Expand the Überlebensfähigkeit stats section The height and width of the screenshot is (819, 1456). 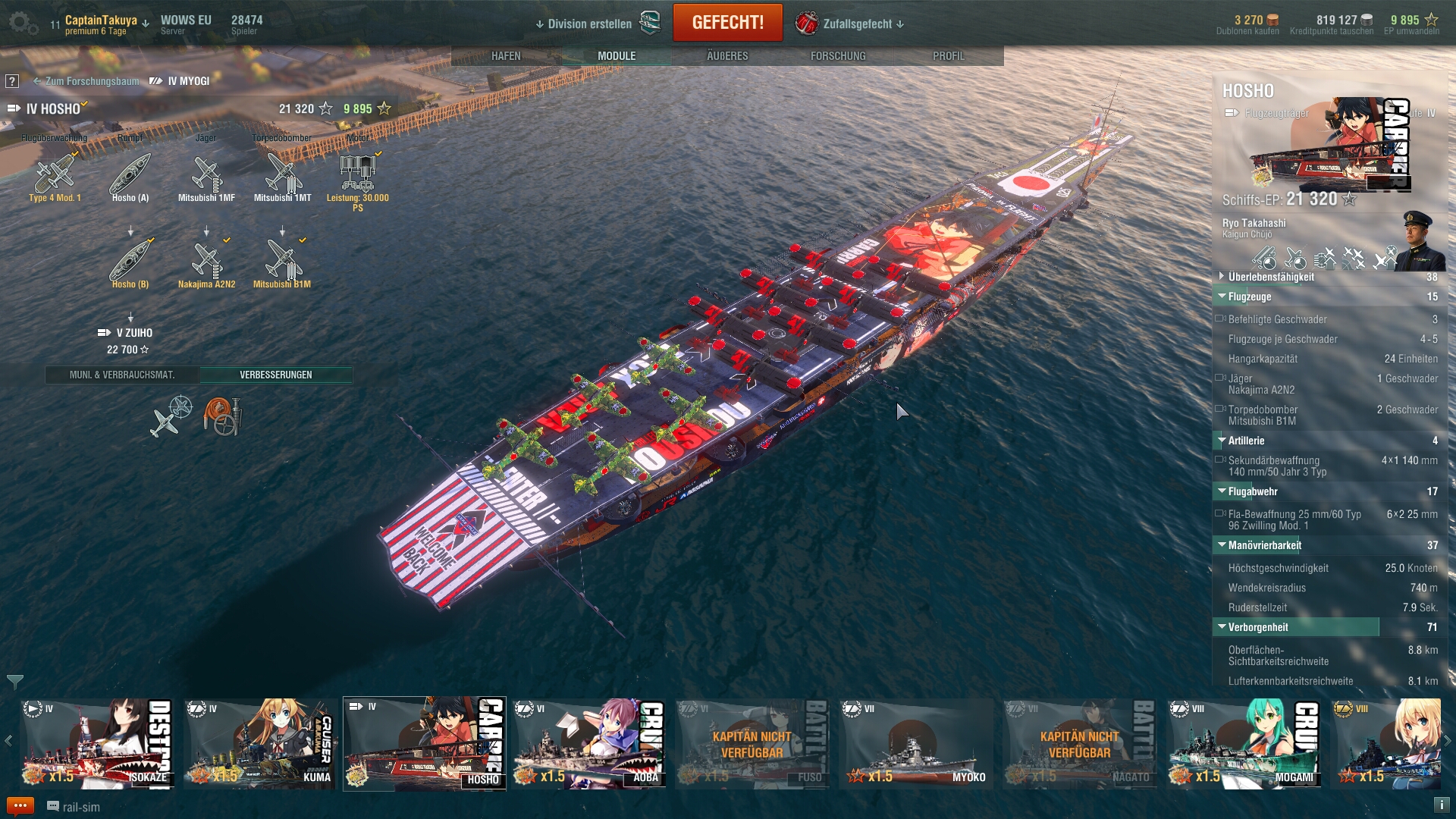tap(1271, 277)
